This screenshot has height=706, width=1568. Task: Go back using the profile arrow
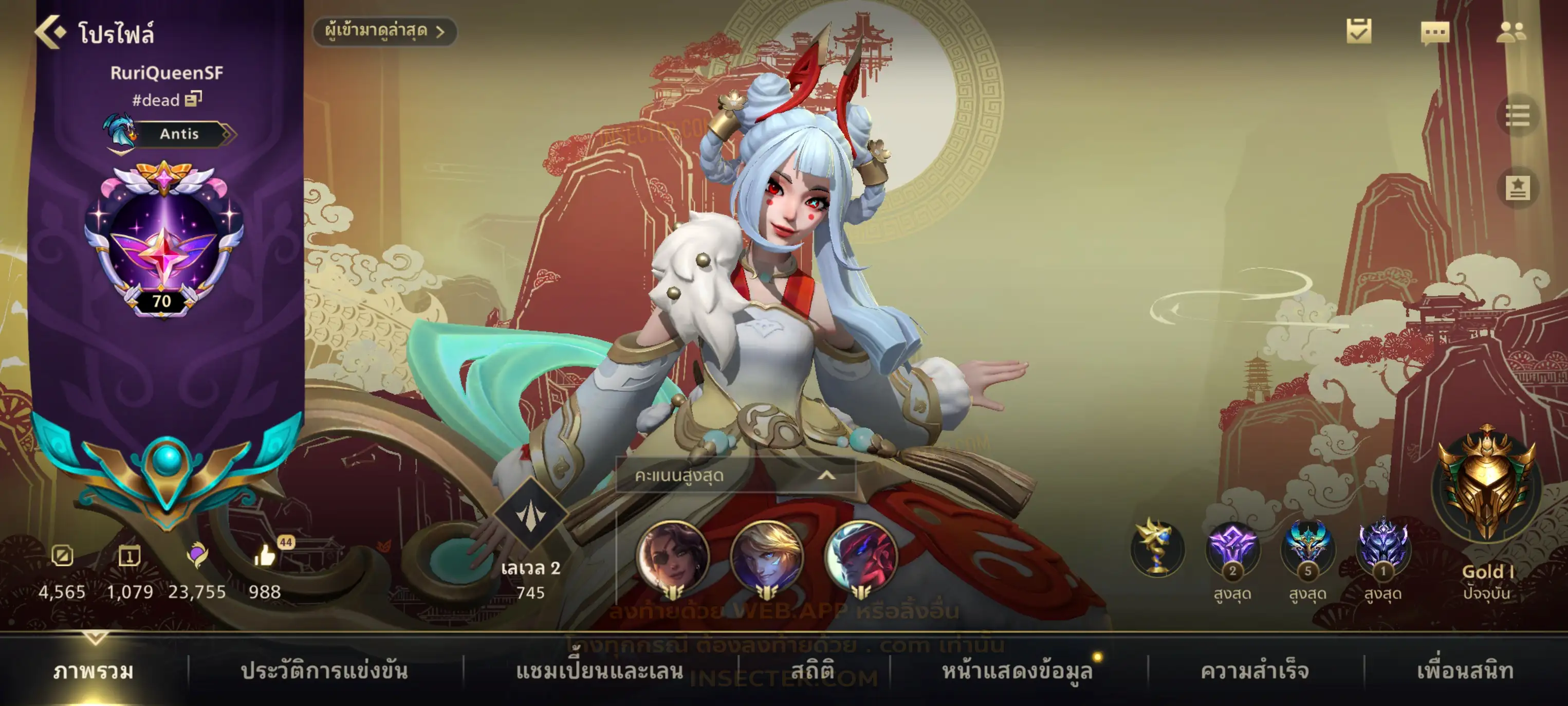click(x=50, y=32)
